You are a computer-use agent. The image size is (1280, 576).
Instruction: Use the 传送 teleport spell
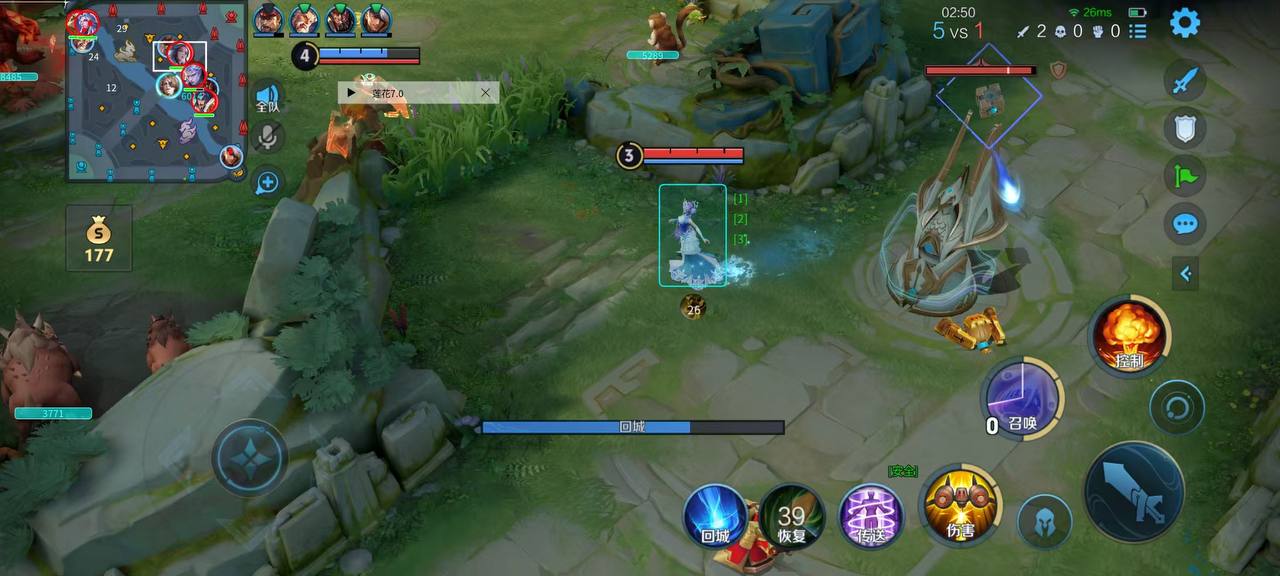click(870, 516)
